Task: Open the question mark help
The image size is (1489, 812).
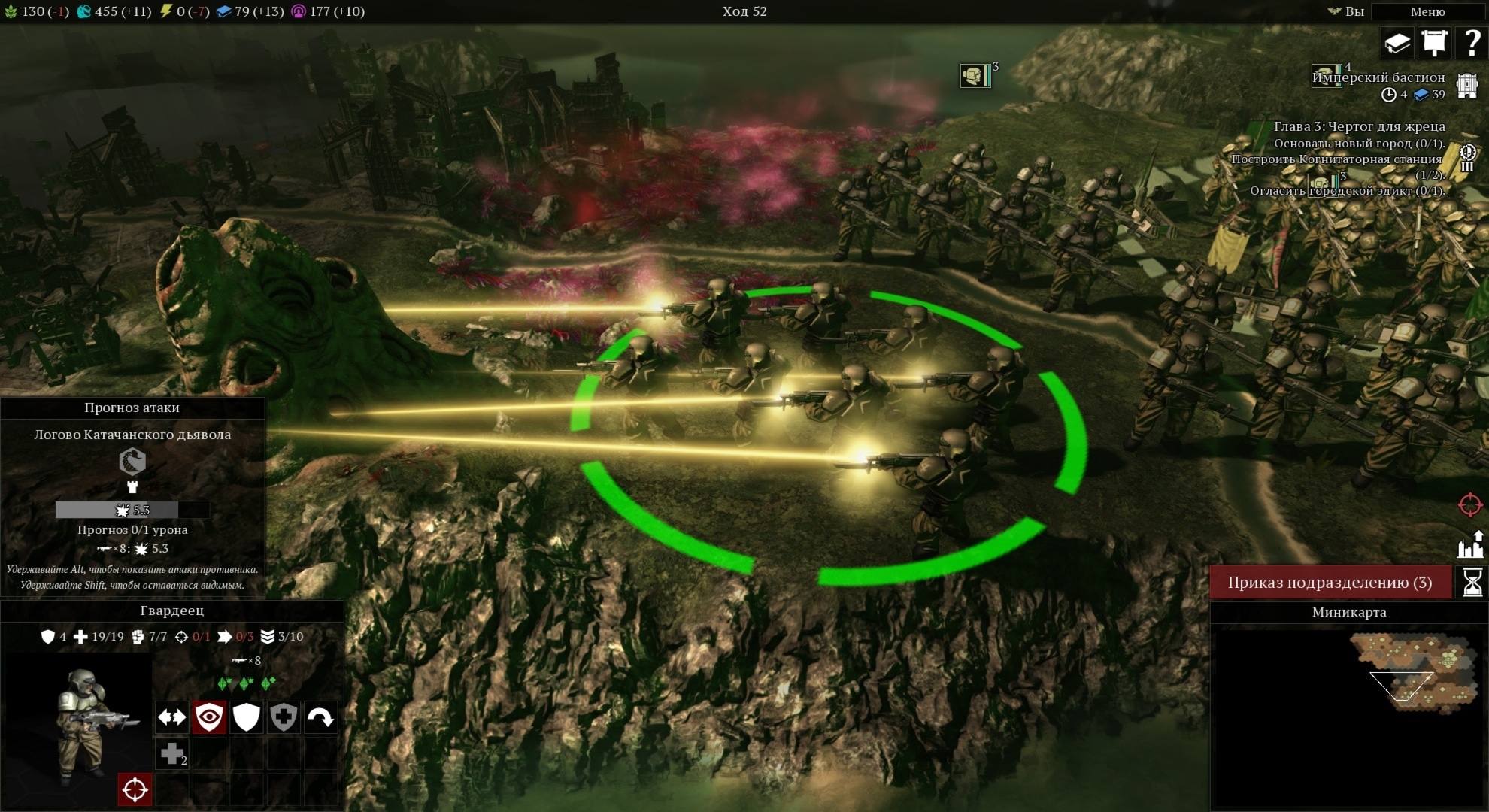Action: pyautogui.click(x=1472, y=43)
